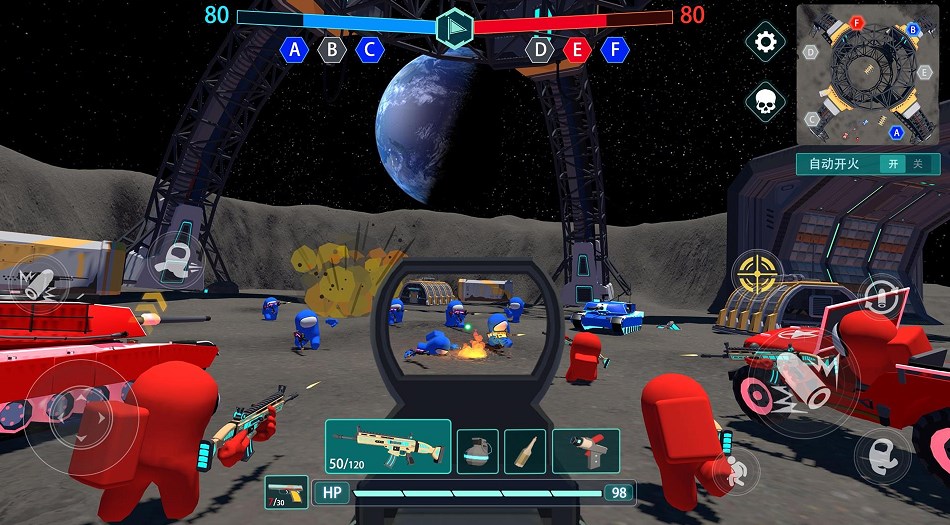Select the bullet ammo item slot

[525, 451]
